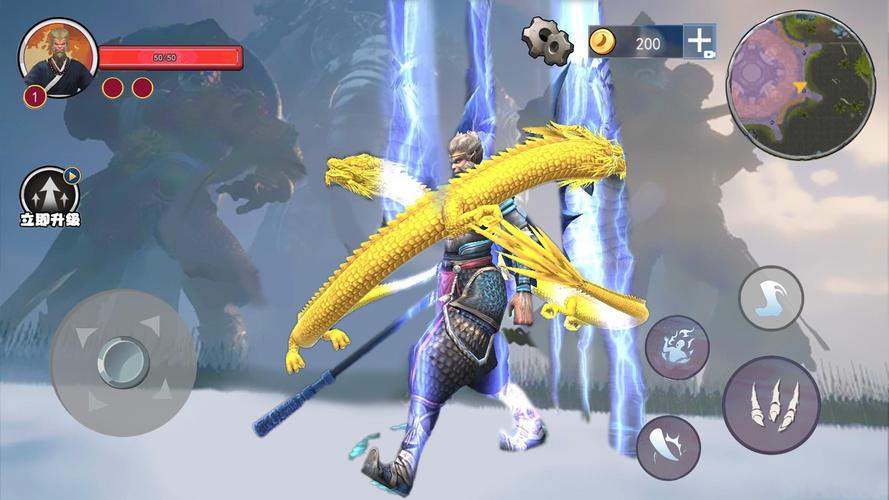Open the gear settings menu
This screenshot has height=500, width=889.
[x=547, y=41]
